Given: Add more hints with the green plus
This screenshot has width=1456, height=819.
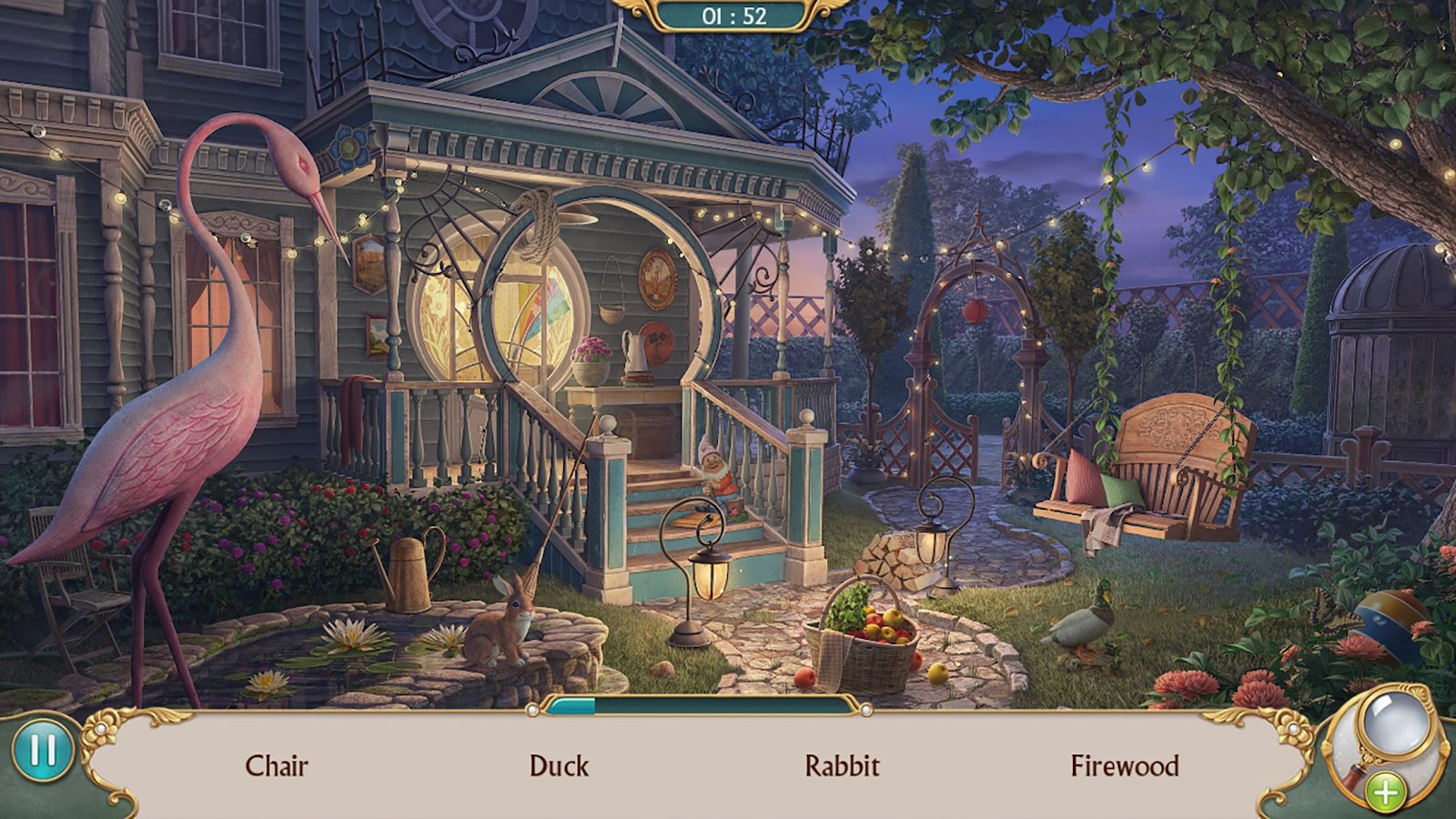Looking at the screenshot, I should [x=1385, y=792].
